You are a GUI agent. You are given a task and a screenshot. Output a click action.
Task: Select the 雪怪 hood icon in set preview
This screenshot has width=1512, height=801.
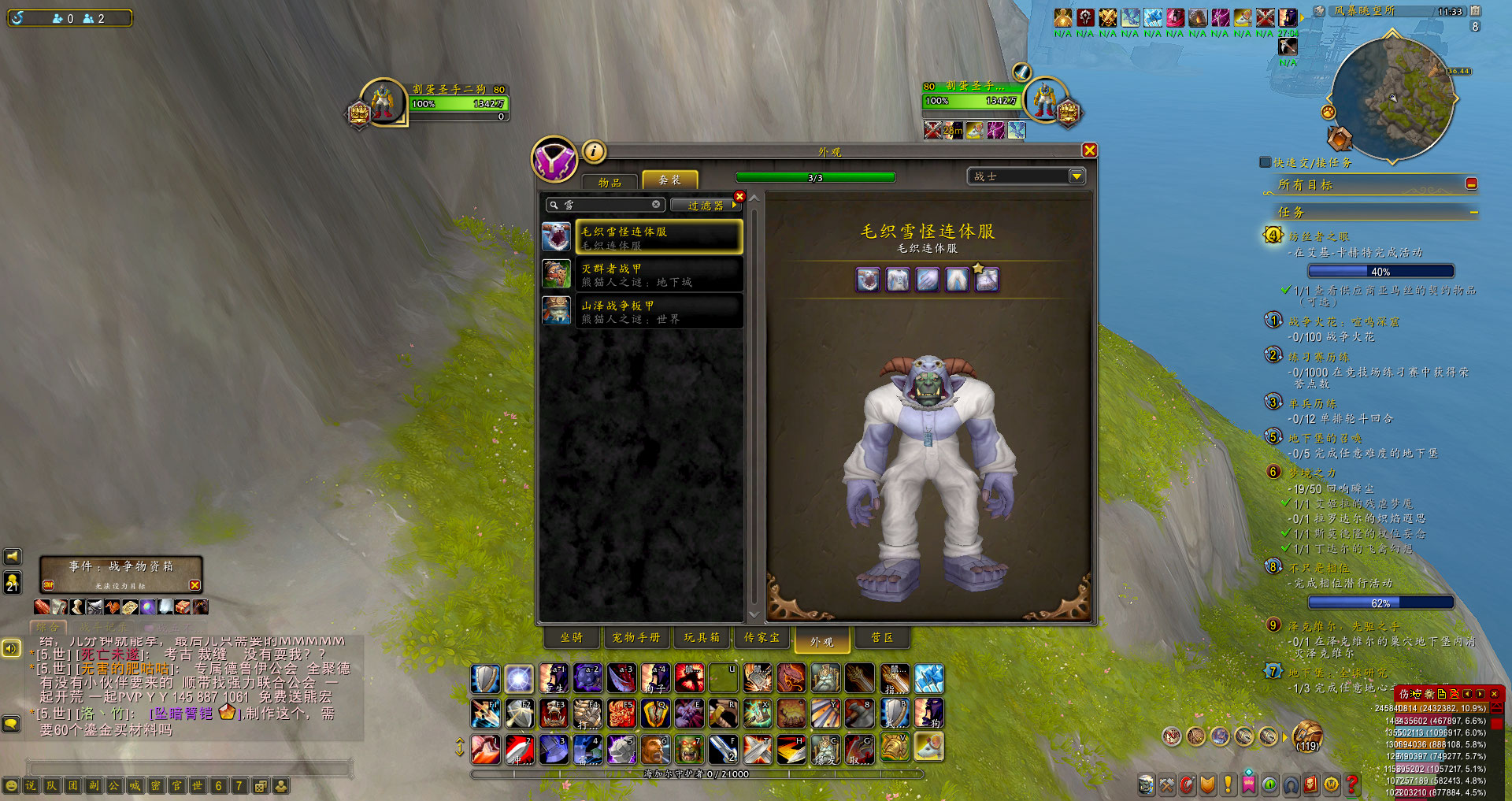868,280
